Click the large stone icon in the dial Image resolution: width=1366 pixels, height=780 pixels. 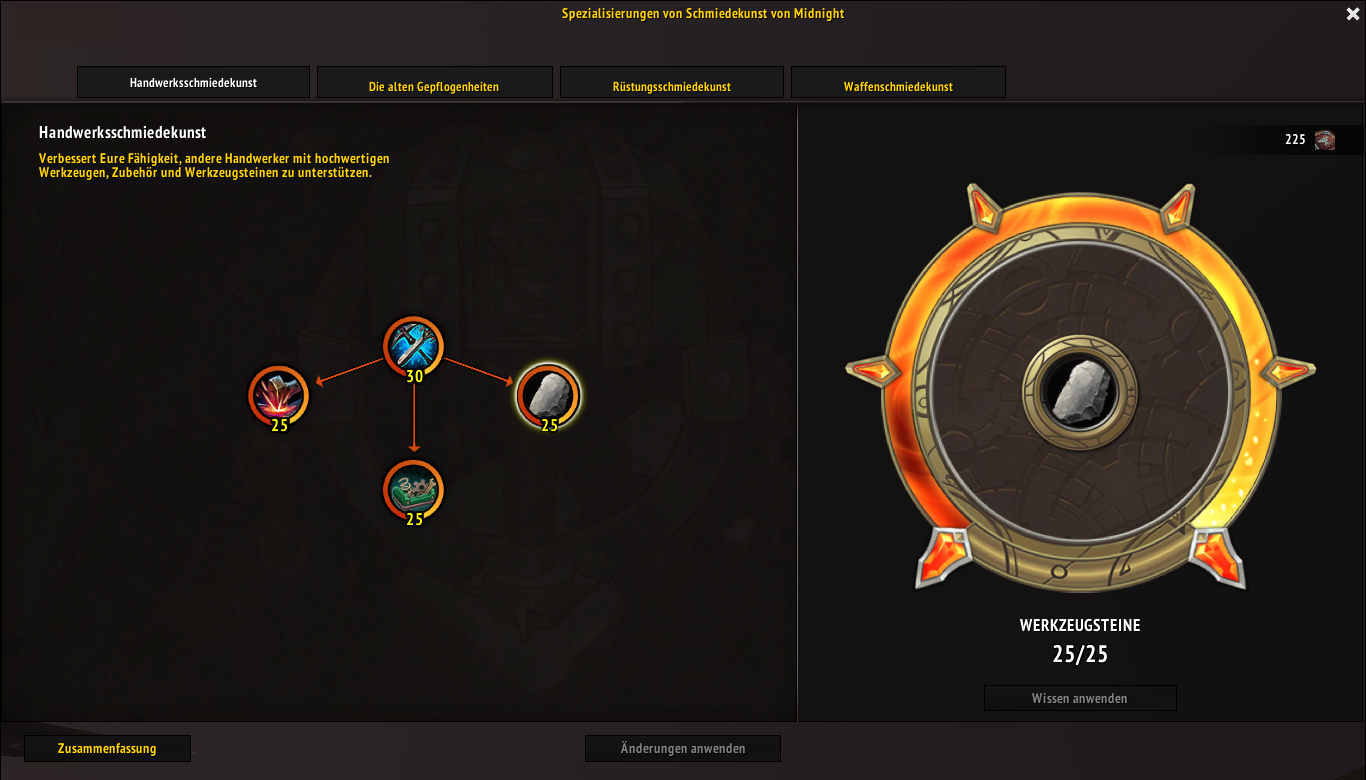pyautogui.click(x=1080, y=391)
